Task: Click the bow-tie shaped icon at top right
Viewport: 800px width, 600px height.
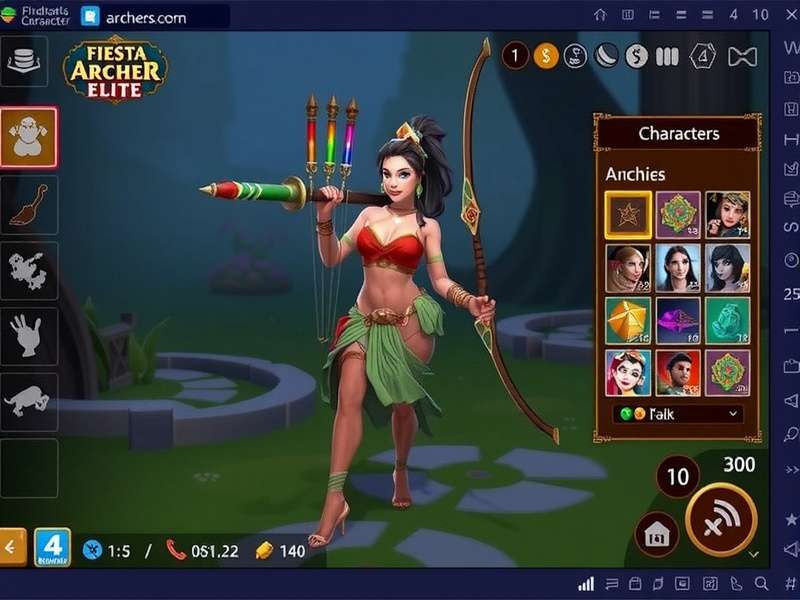Action: [x=741, y=57]
